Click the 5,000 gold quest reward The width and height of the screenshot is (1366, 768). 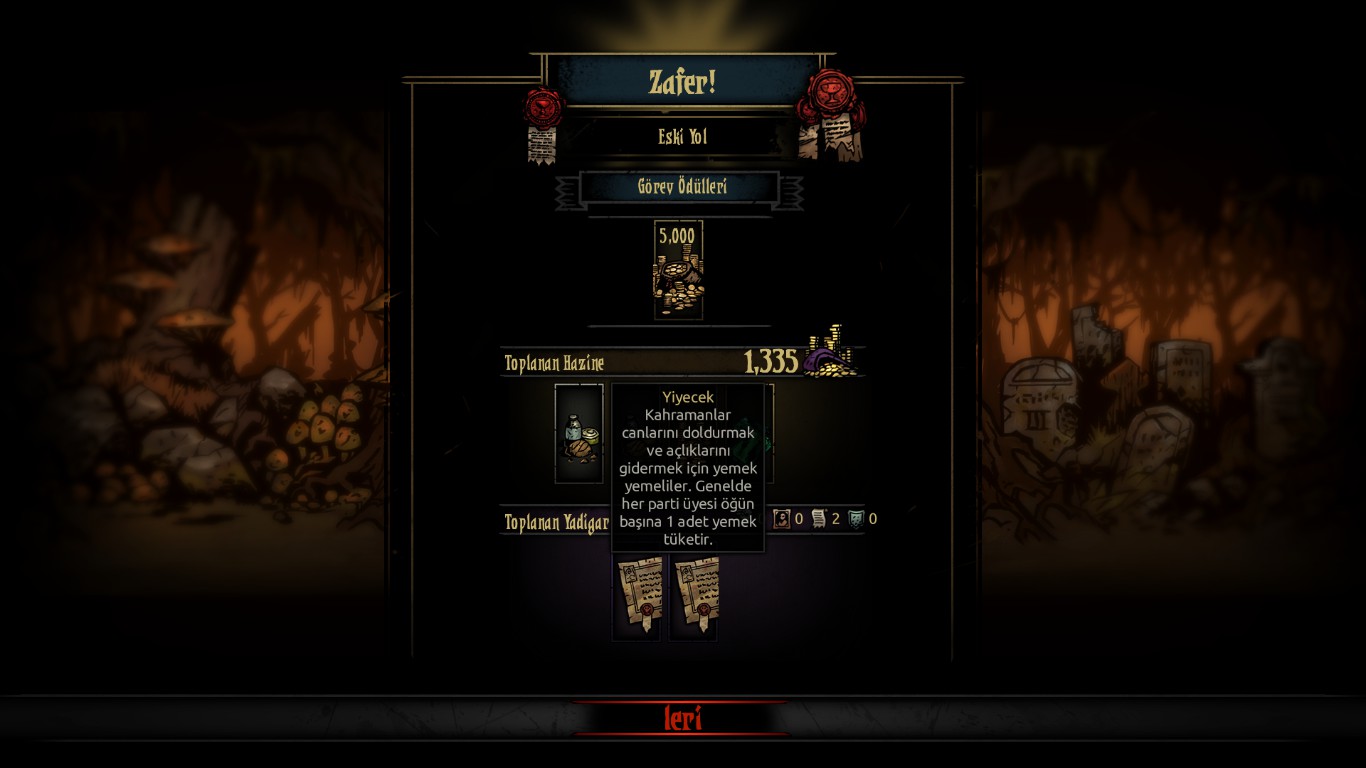tap(678, 270)
